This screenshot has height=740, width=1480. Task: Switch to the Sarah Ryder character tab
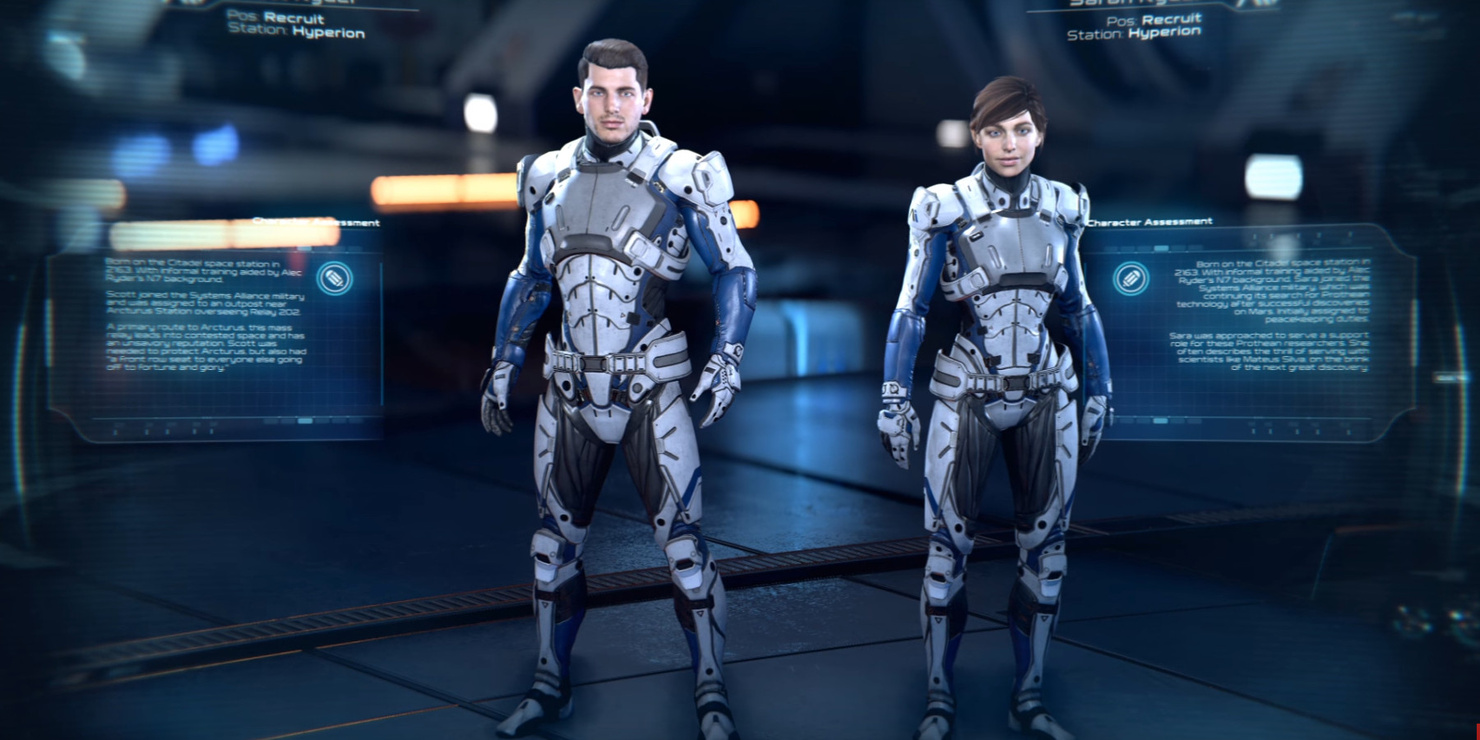click(1130, 3)
